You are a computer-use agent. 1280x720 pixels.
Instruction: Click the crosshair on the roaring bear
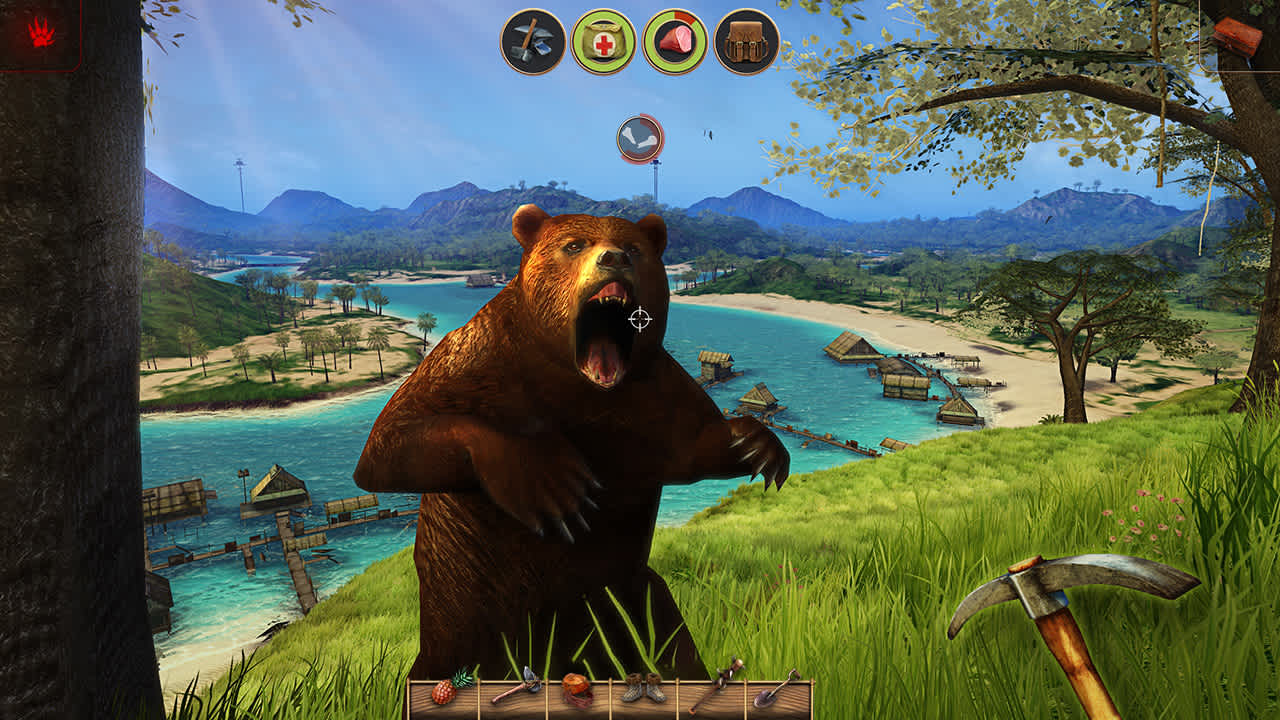[x=640, y=318]
